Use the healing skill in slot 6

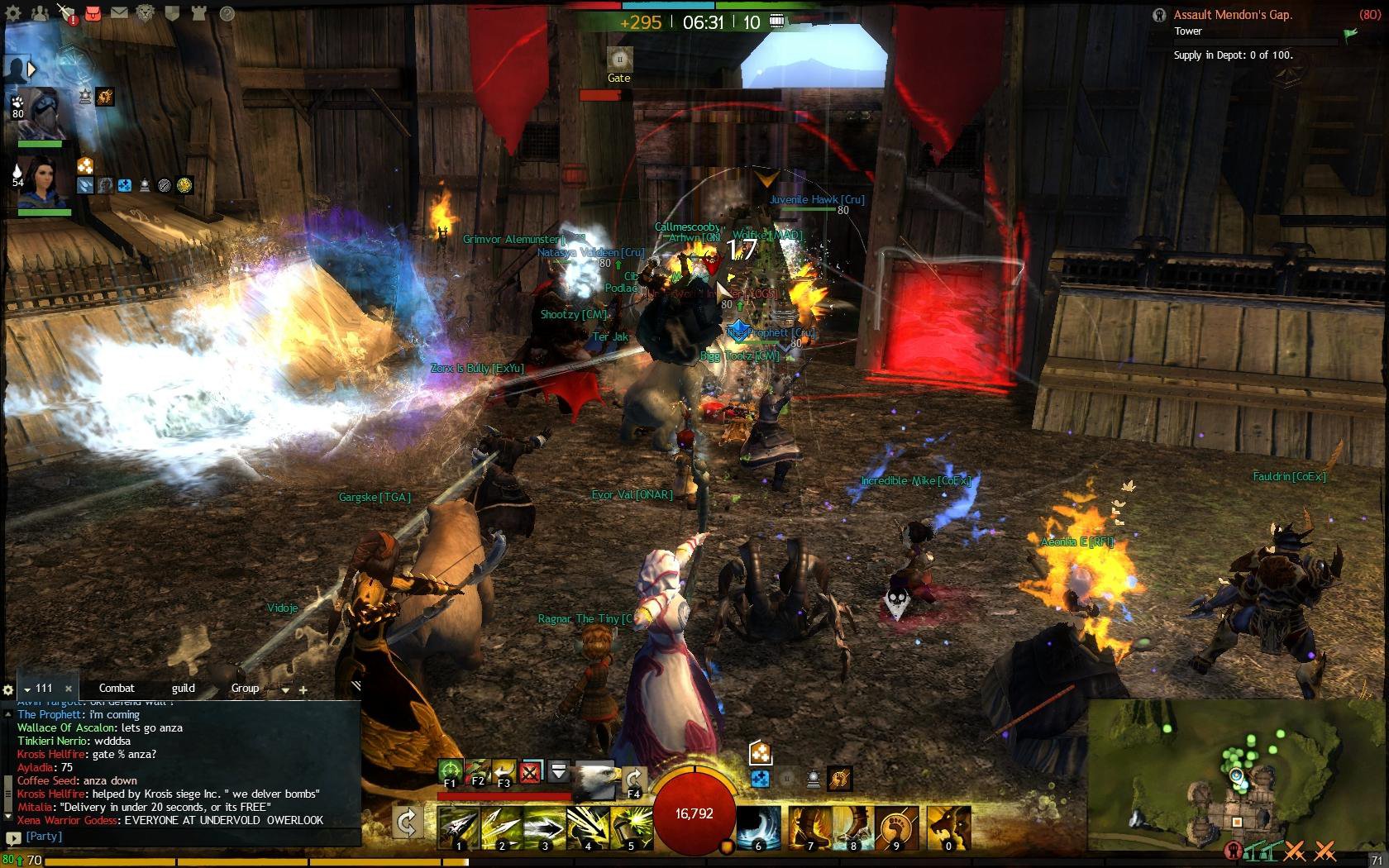click(x=758, y=827)
